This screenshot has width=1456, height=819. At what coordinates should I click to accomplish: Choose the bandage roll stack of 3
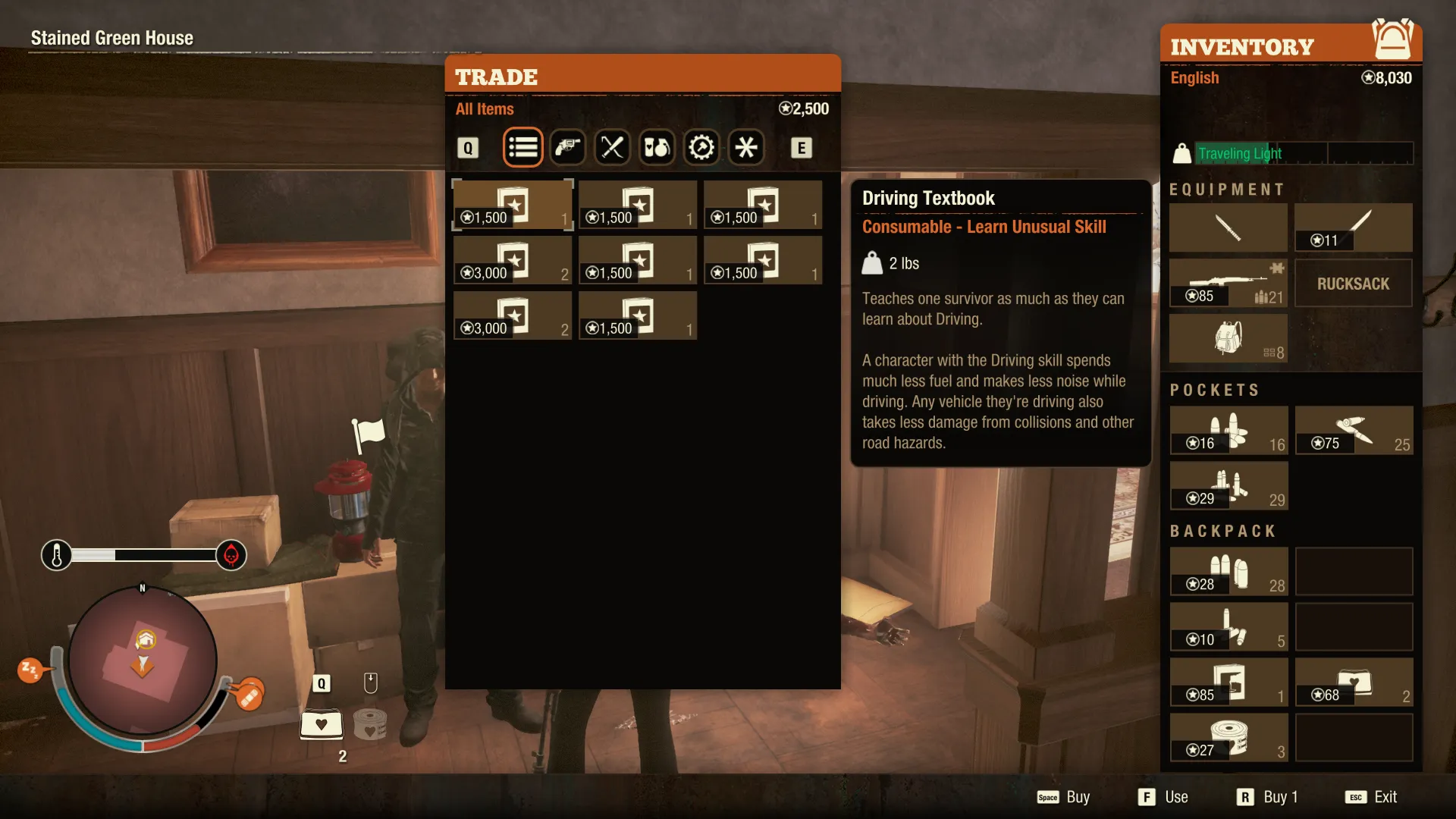(1228, 738)
